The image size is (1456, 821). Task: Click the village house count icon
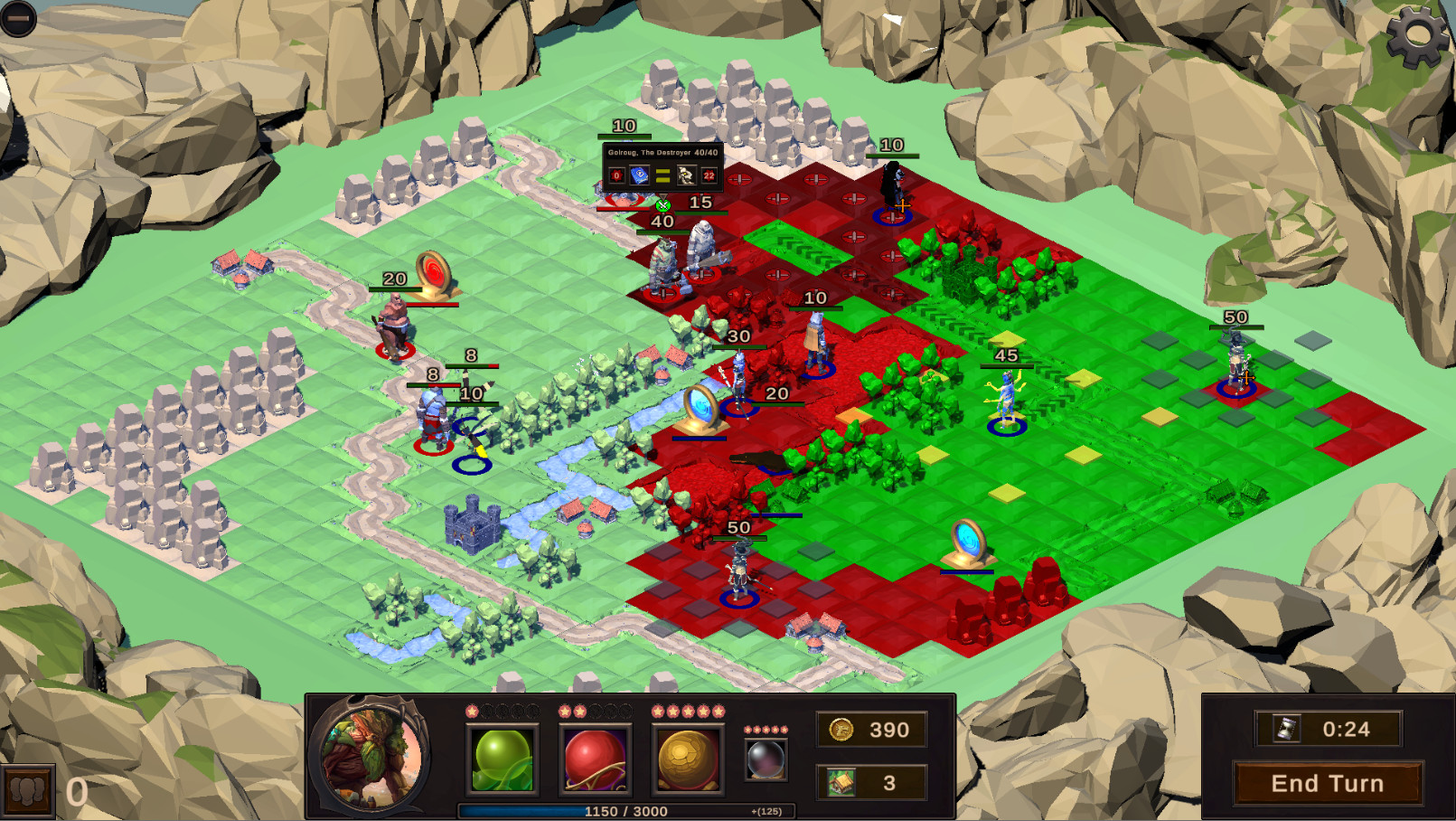[x=841, y=782]
